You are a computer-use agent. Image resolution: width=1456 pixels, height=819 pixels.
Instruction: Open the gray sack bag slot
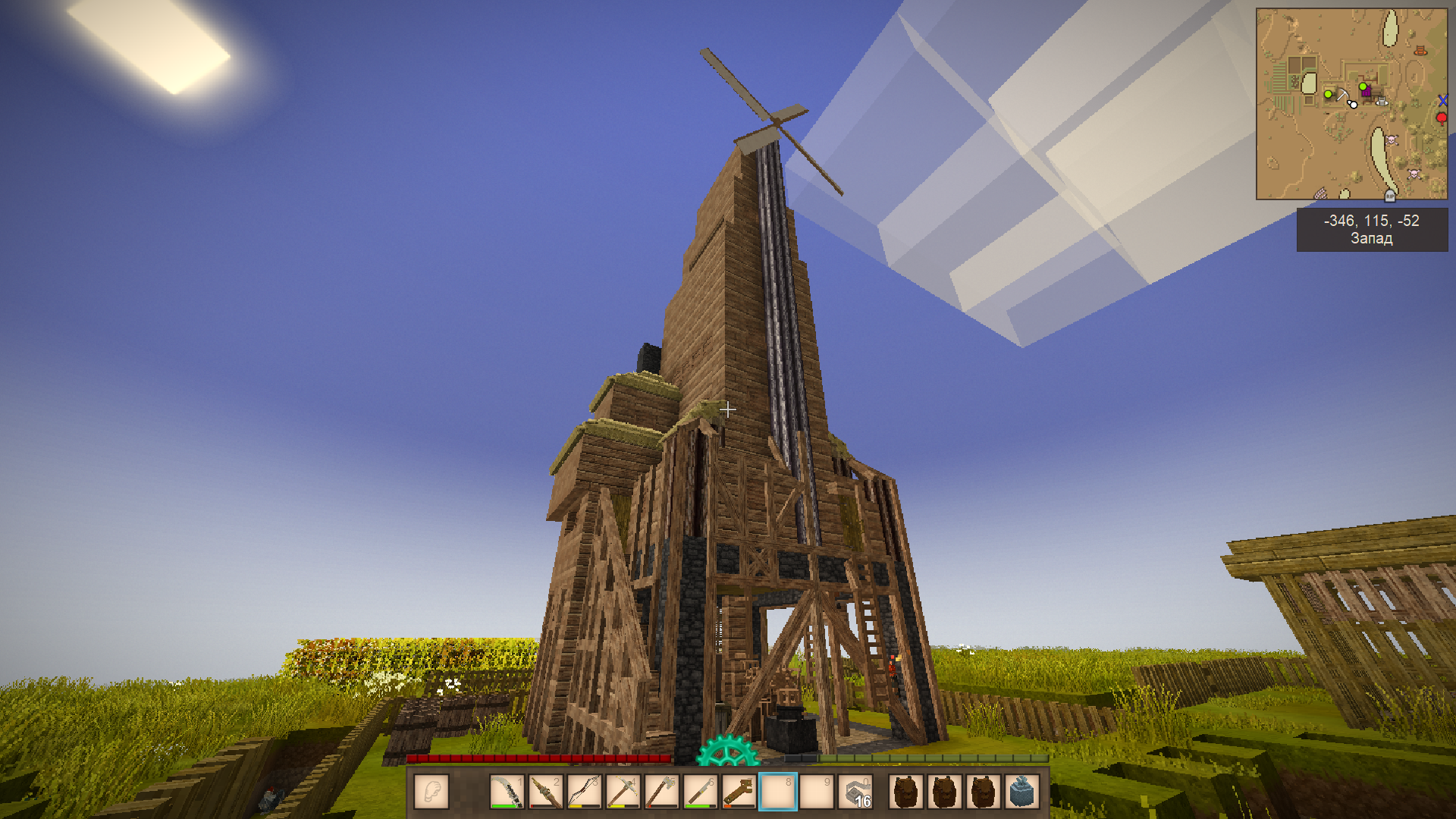1021,792
